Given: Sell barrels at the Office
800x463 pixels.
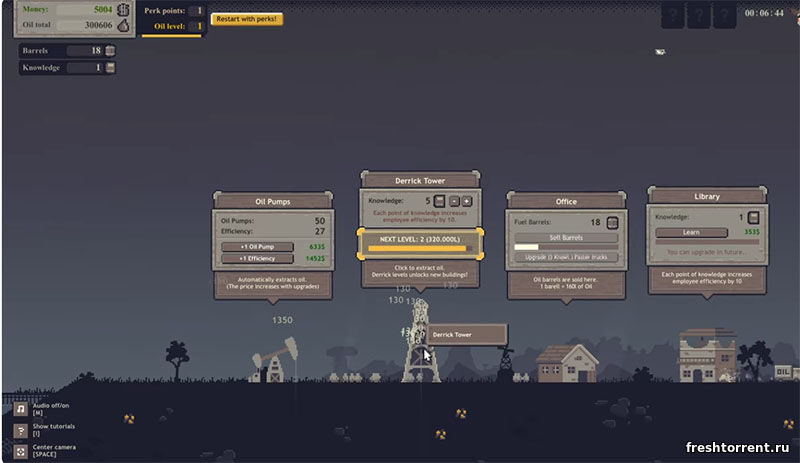Looking at the screenshot, I should coord(566,238).
